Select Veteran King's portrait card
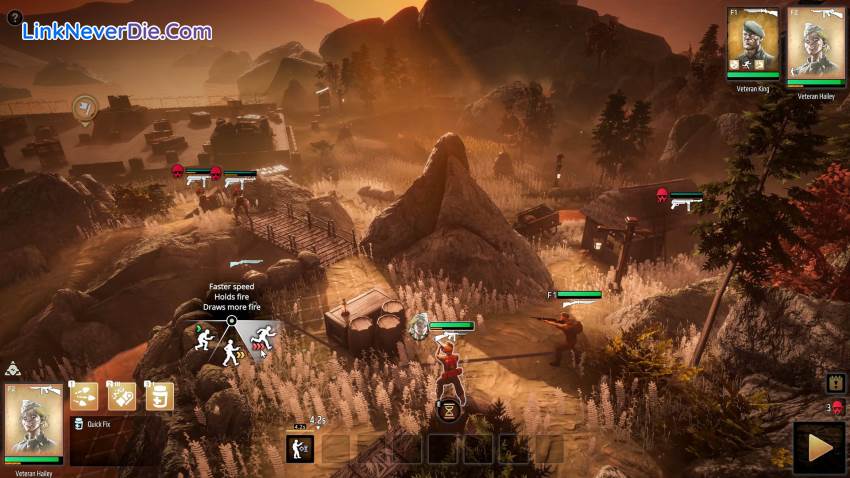Viewport: 850px width, 478px height. [x=753, y=42]
